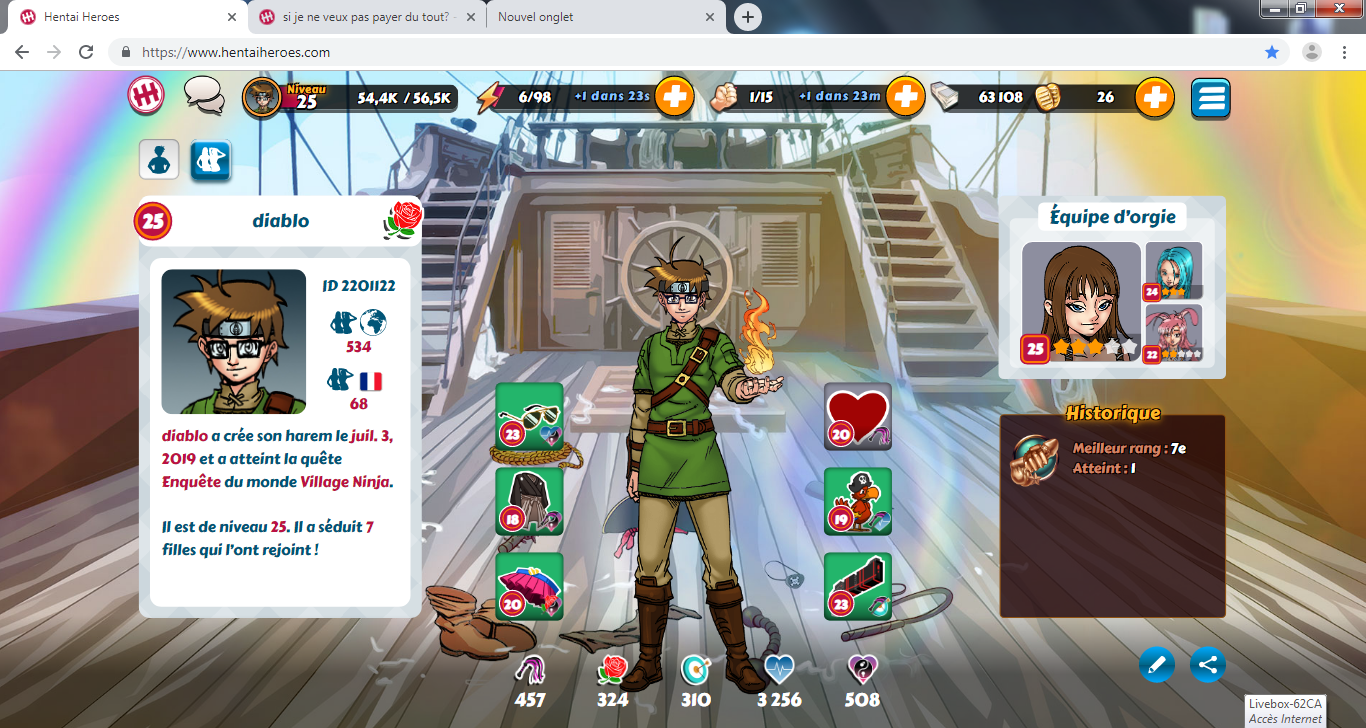Share the profile with the share button
Viewport: 1366px width, 728px height.
pos(1208,664)
